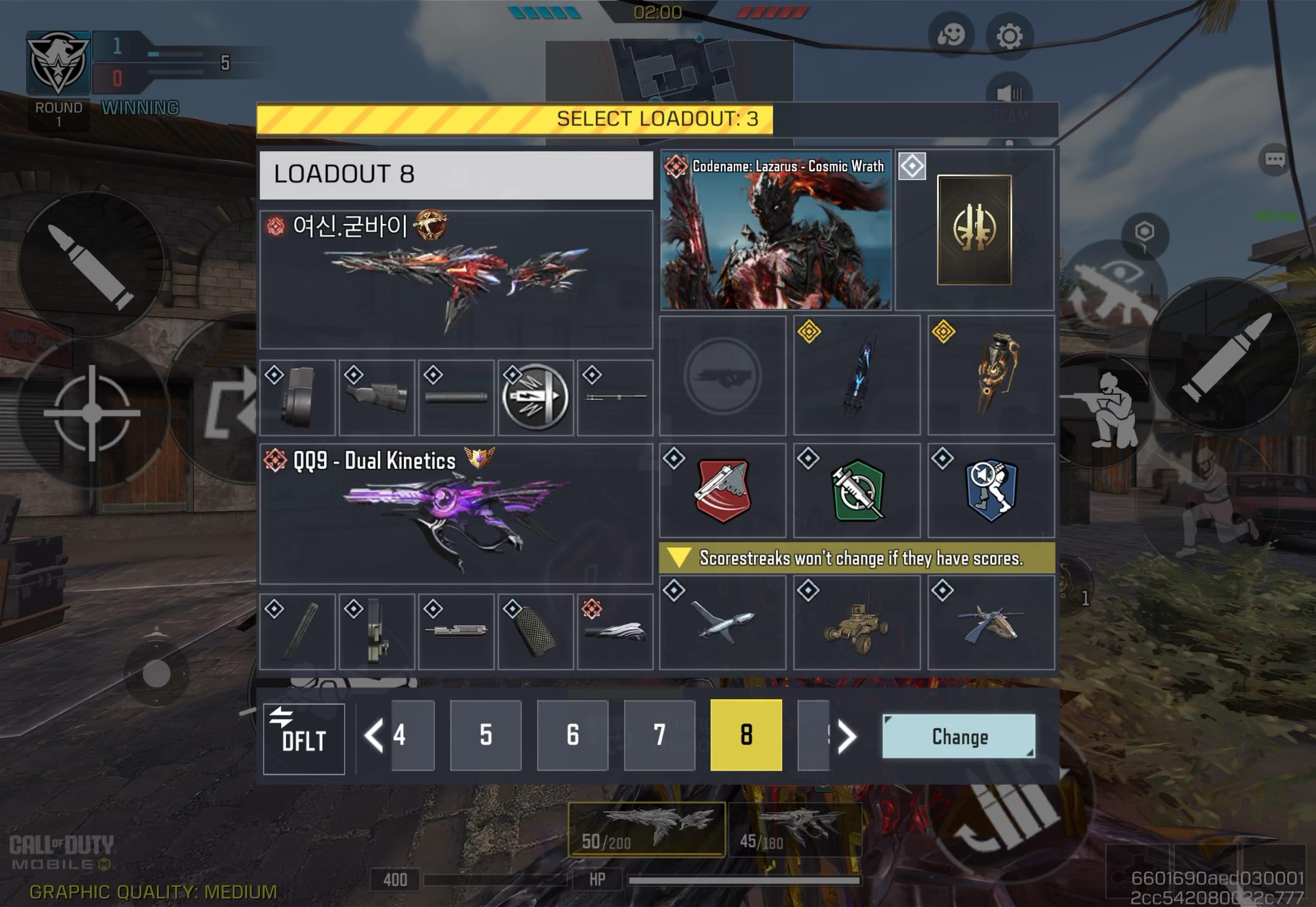The image size is (1316, 907).
Task: Select the red perk badge
Action: pyautogui.click(x=722, y=490)
